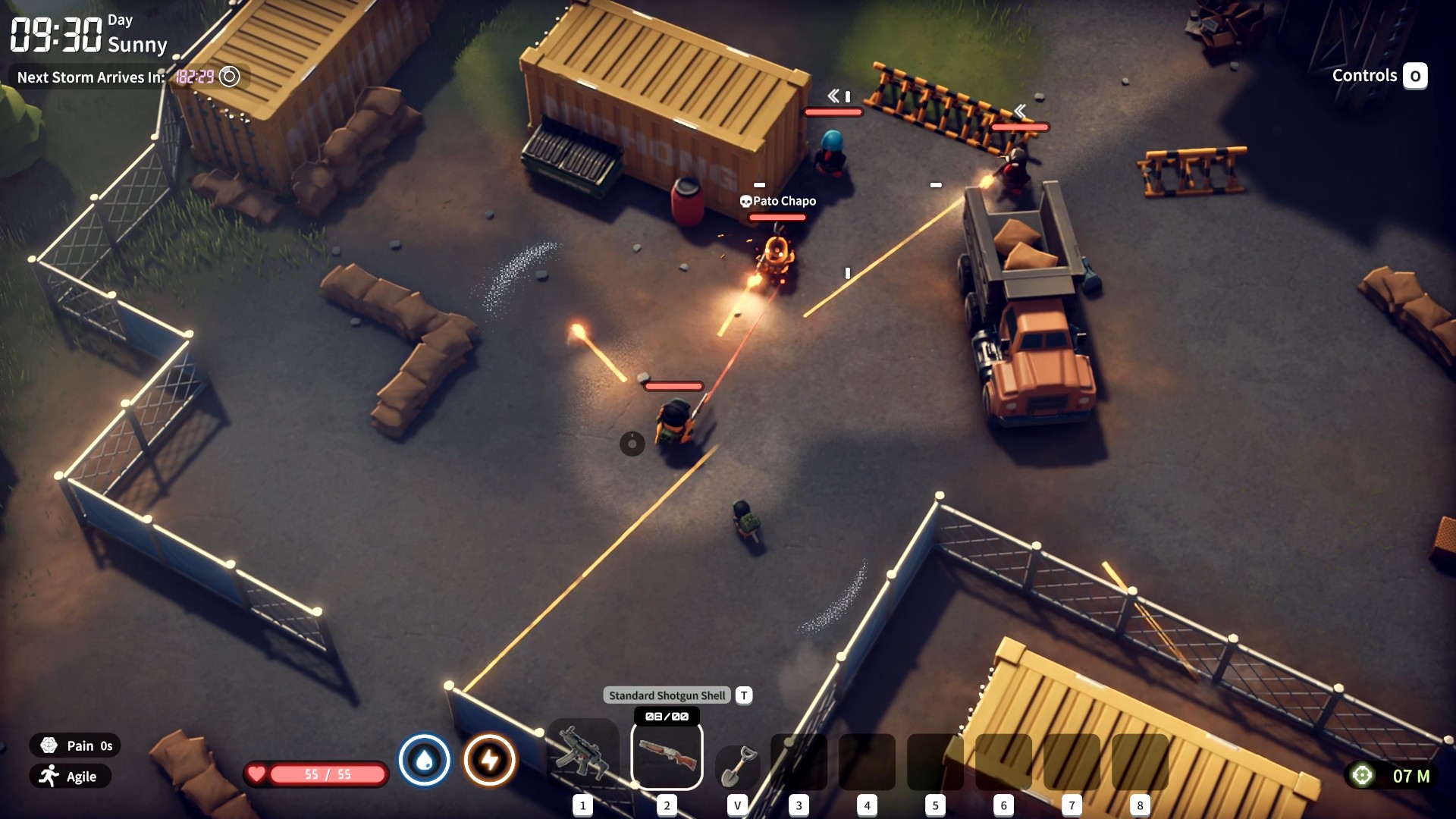Click the Standard Shotgun Shell ammo label
Viewport: 1456px width, 819px height.
pos(667,695)
